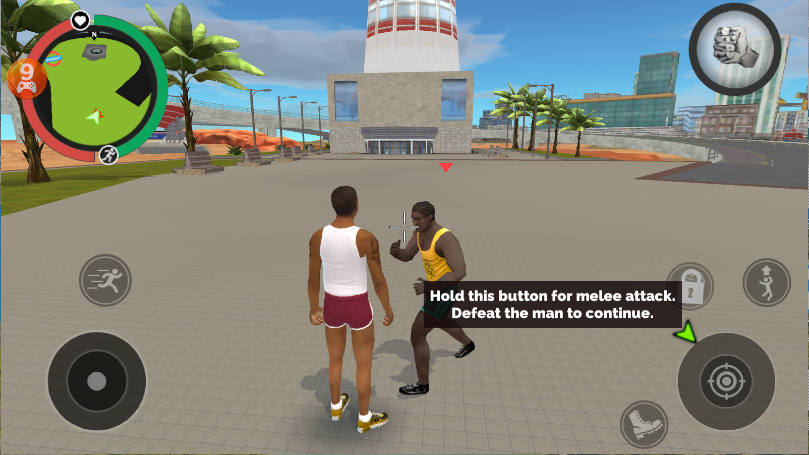This screenshot has width=809, height=455.
Task: Tap the jump button with up arrow
Action: 766,282
